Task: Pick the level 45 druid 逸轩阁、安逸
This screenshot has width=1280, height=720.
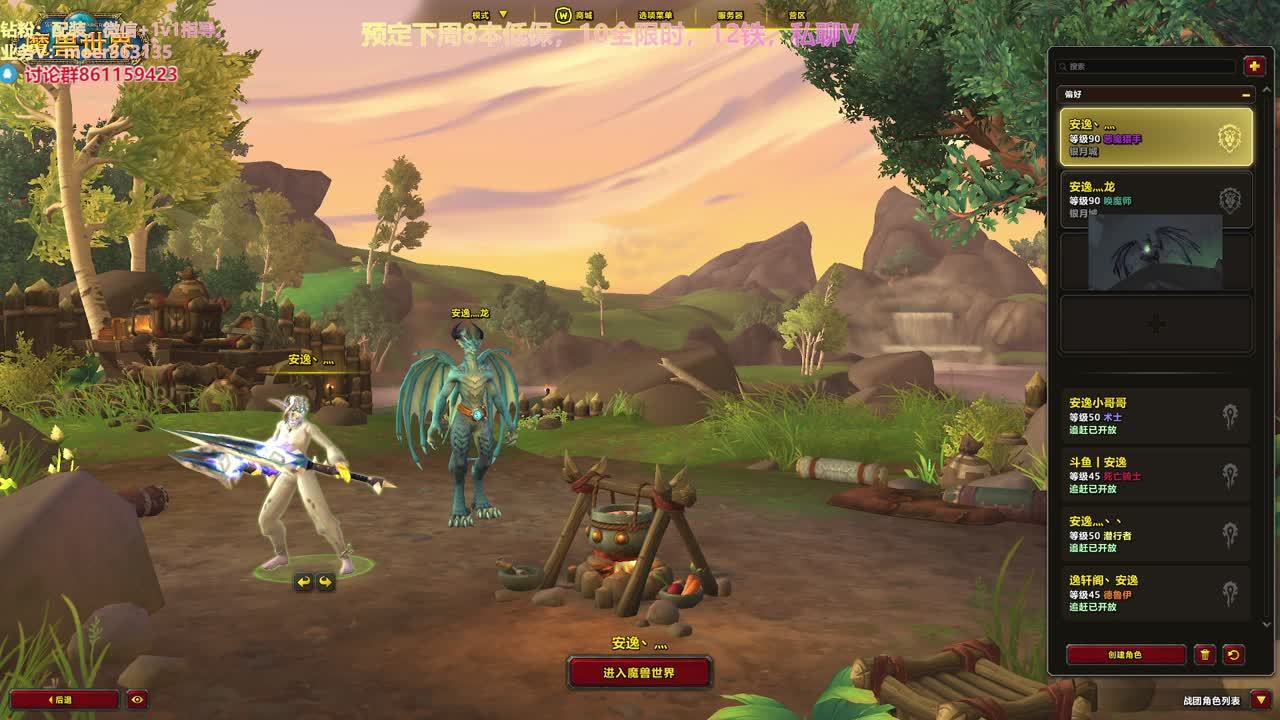Action: (1155, 593)
